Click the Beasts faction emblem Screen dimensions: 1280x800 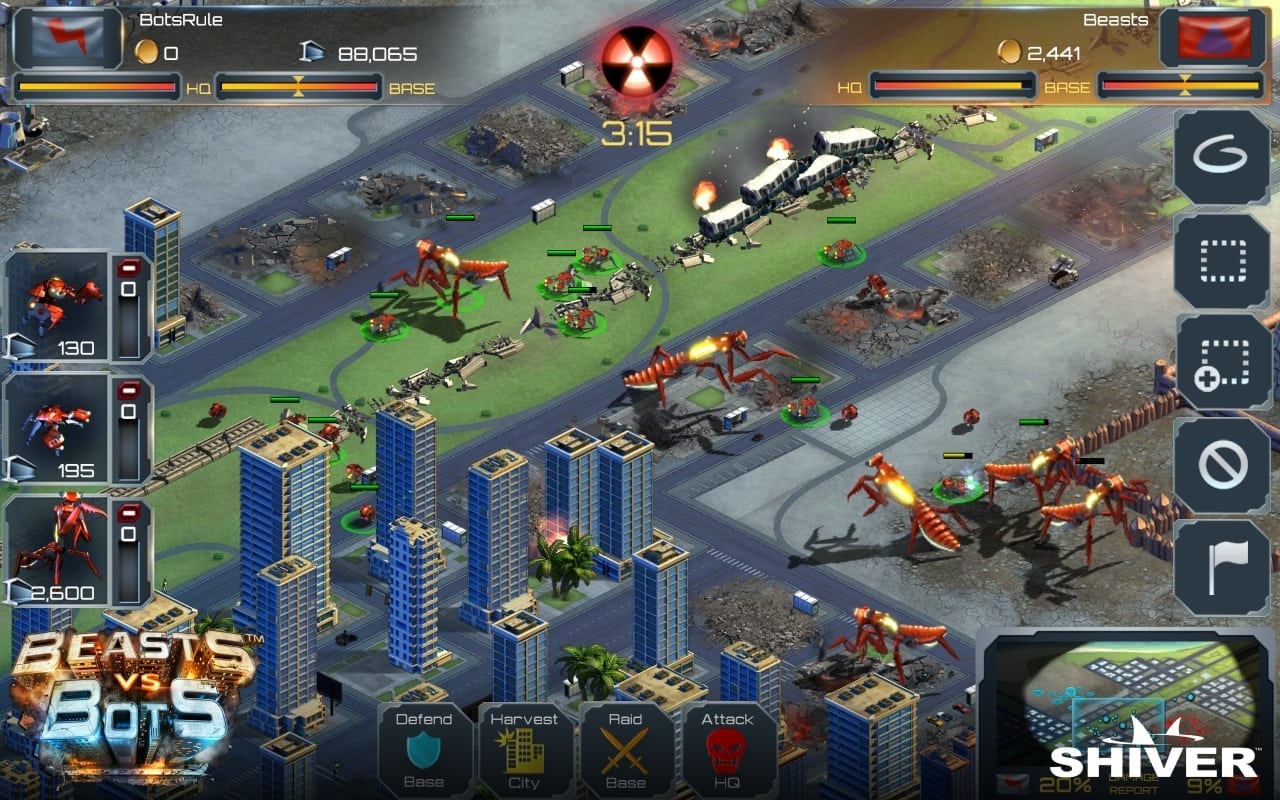pos(1213,38)
